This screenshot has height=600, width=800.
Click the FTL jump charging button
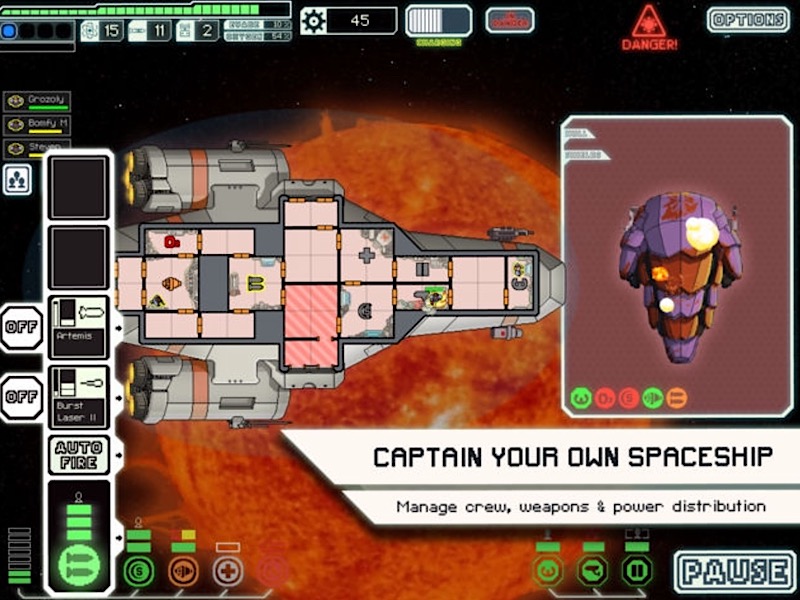click(438, 21)
